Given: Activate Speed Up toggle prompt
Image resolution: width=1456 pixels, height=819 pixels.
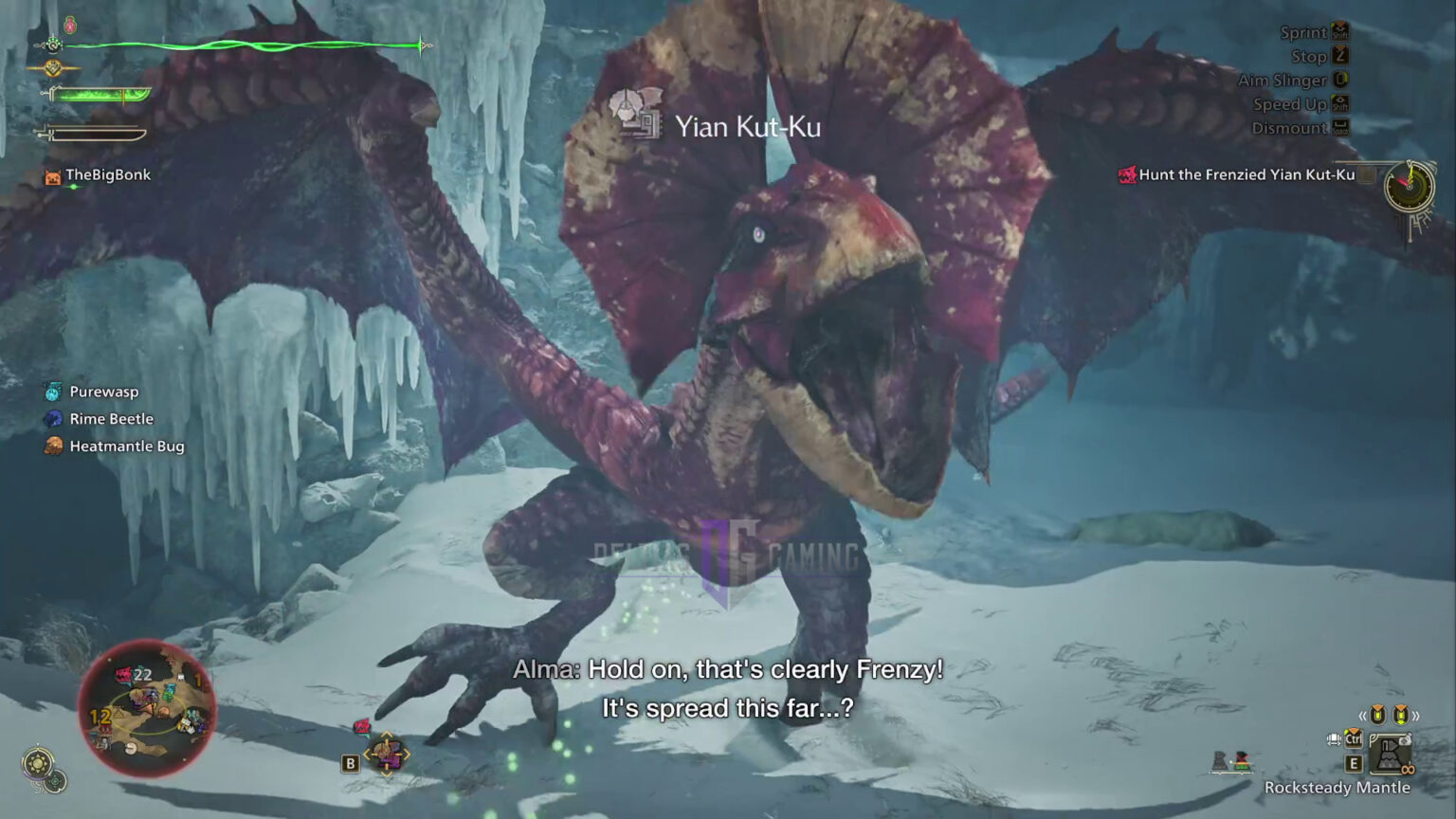Looking at the screenshot, I should click(1340, 104).
